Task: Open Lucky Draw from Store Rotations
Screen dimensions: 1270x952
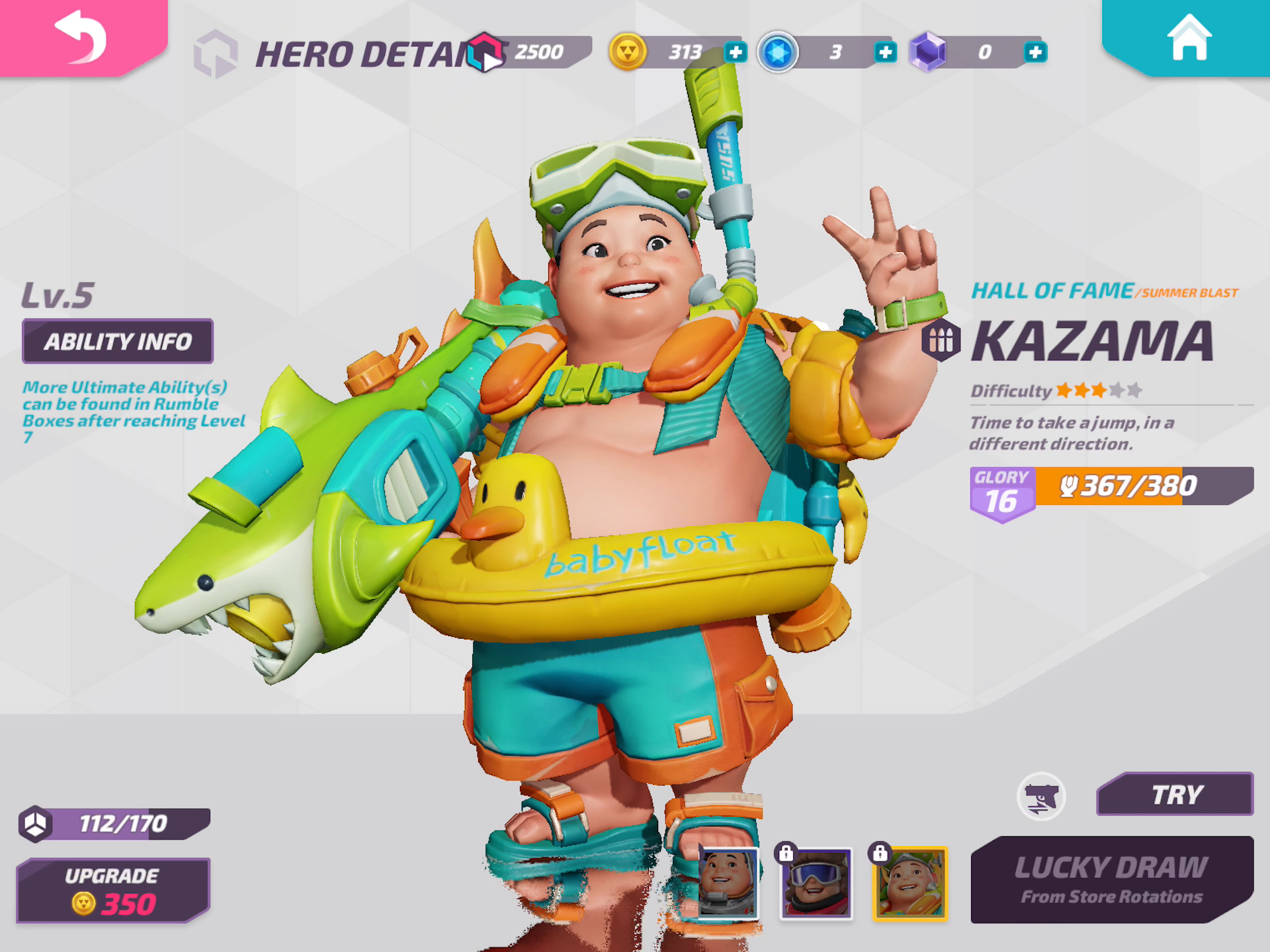Action: [1111, 880]
